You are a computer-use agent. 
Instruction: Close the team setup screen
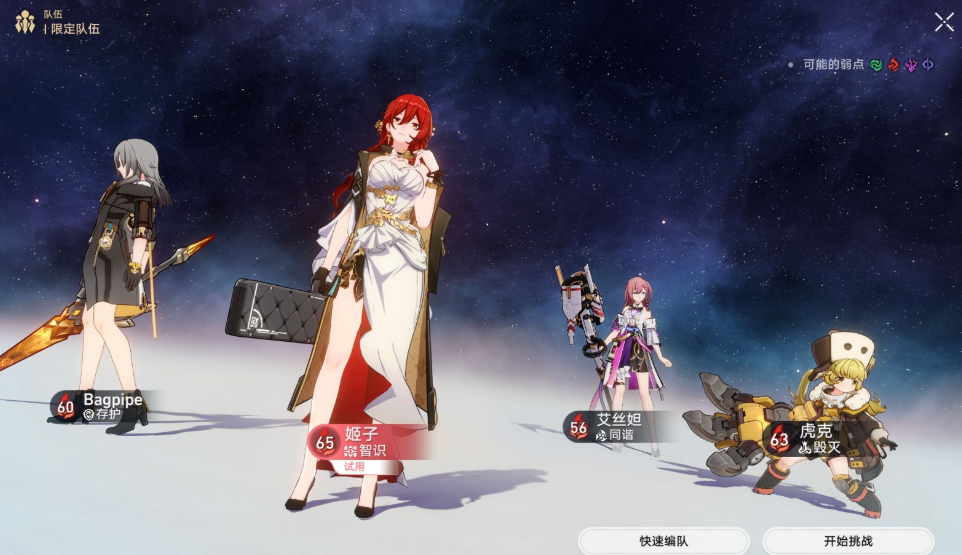click(x=943, y=22)
